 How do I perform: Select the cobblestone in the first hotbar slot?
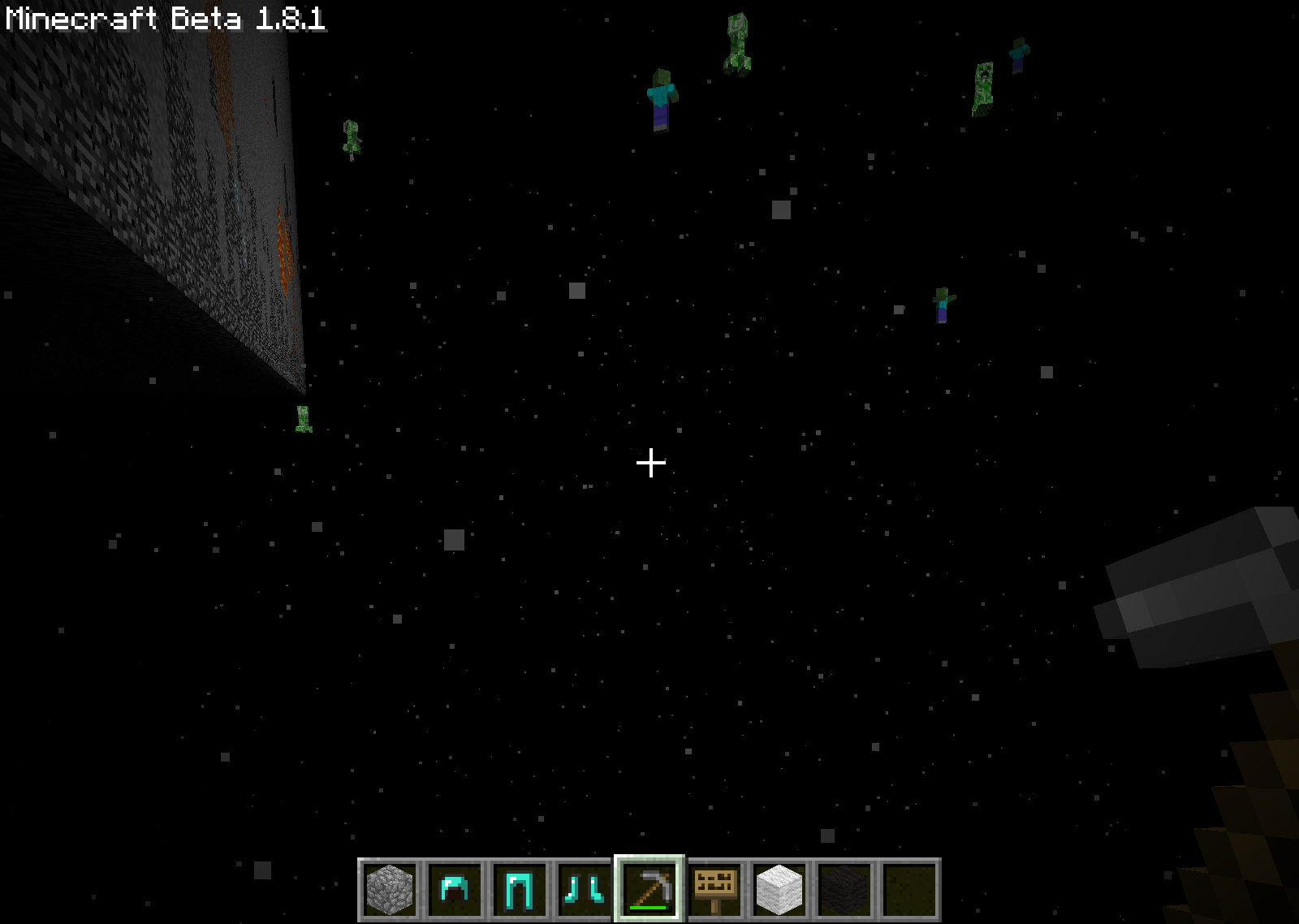tap(391, 889)
